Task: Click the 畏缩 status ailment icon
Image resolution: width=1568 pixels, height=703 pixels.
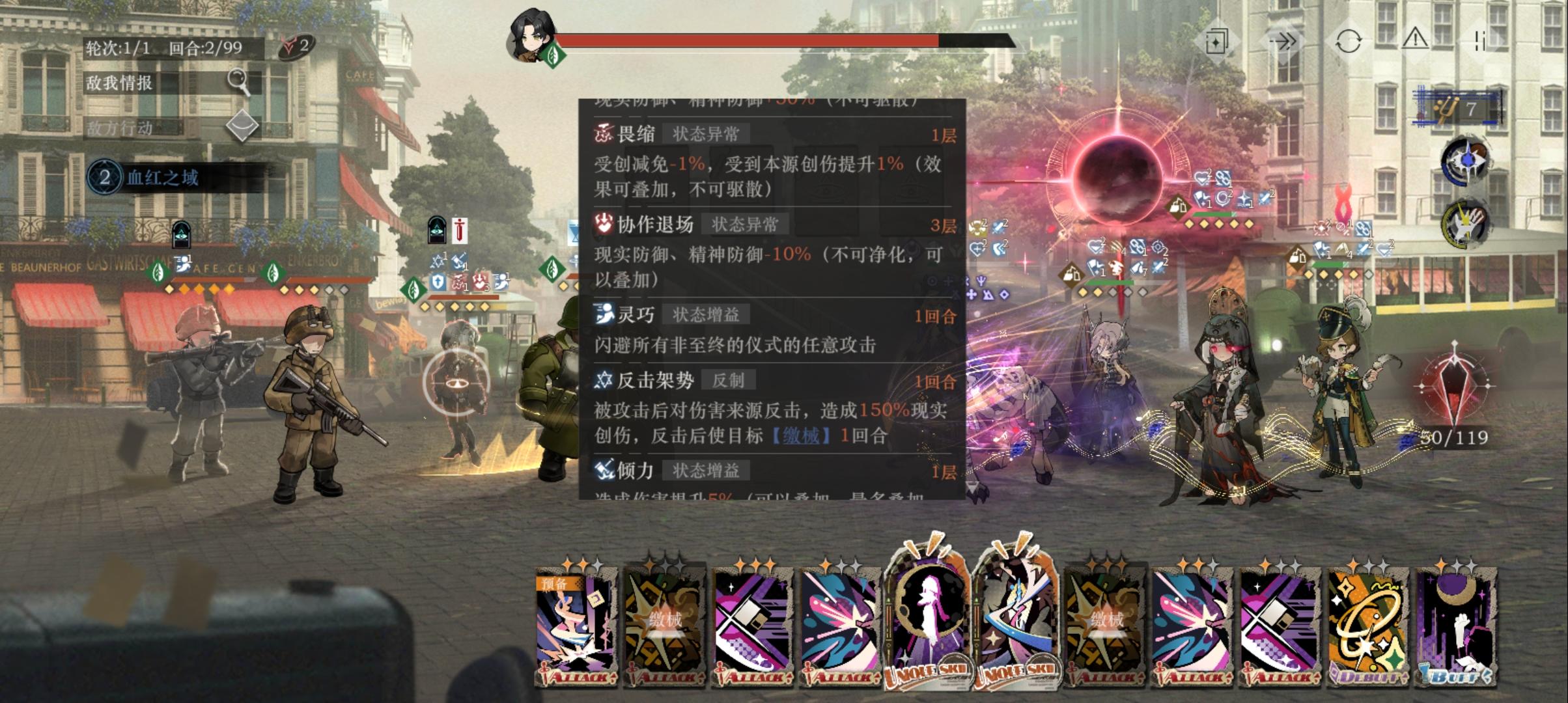Action: pyautogui.click(x=605, y=135)
